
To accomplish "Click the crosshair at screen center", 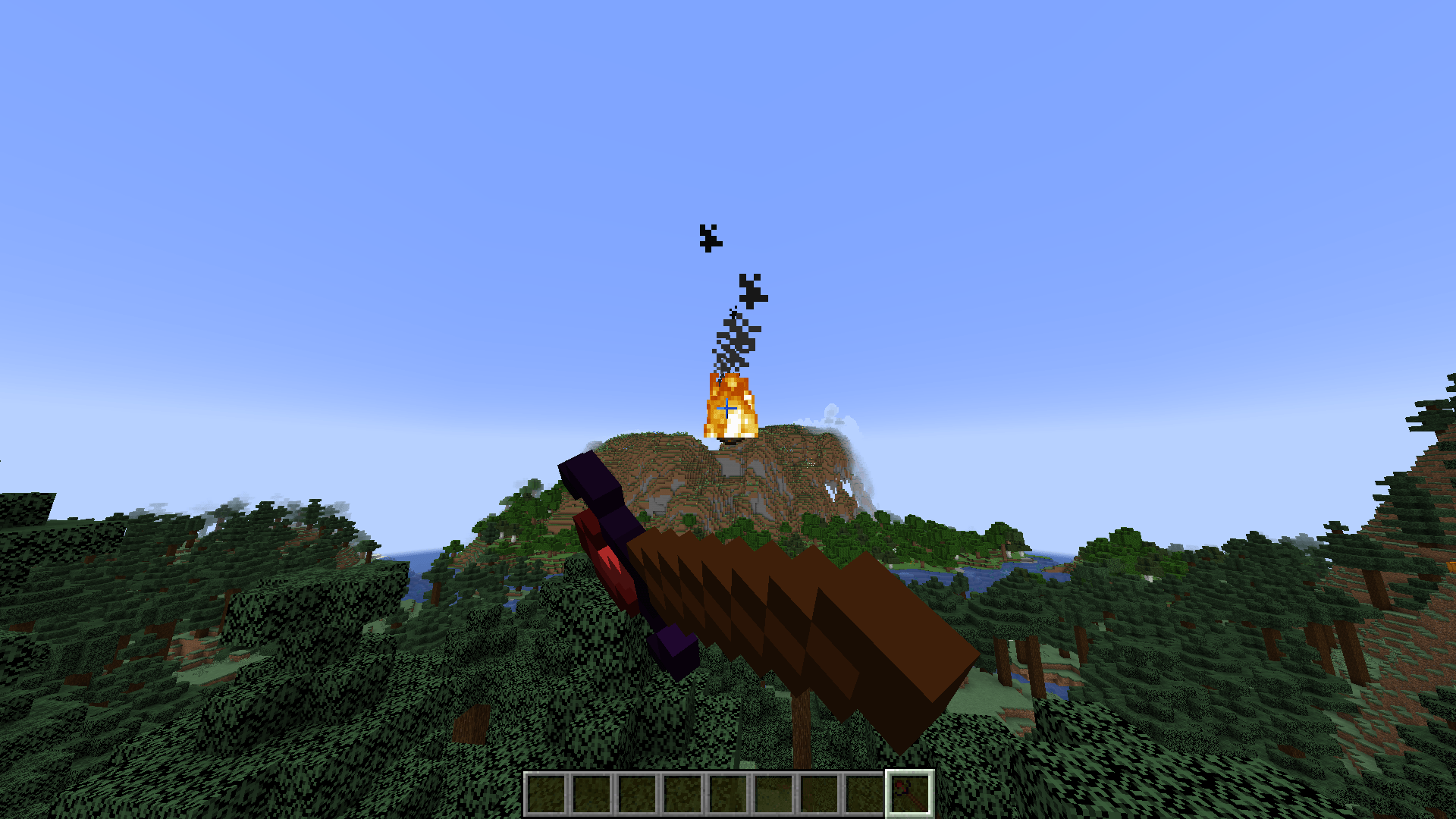I will tap(728, 408).
